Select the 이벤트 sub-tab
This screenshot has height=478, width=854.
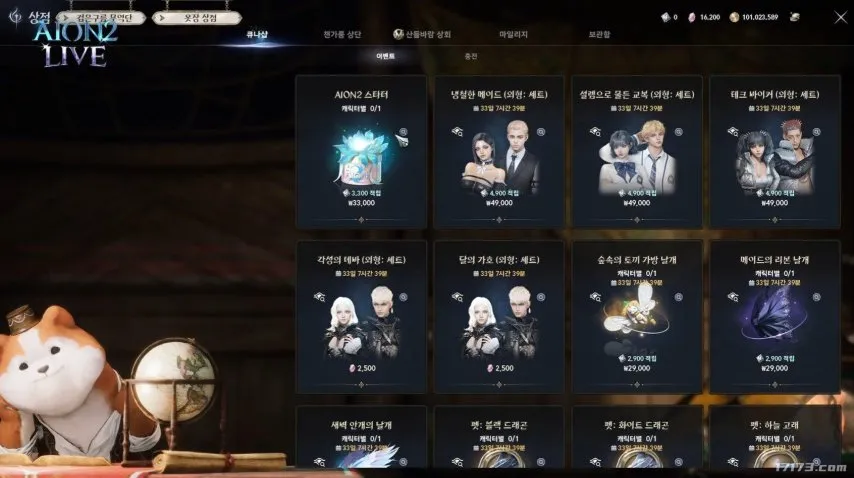(x=385, y=57)
